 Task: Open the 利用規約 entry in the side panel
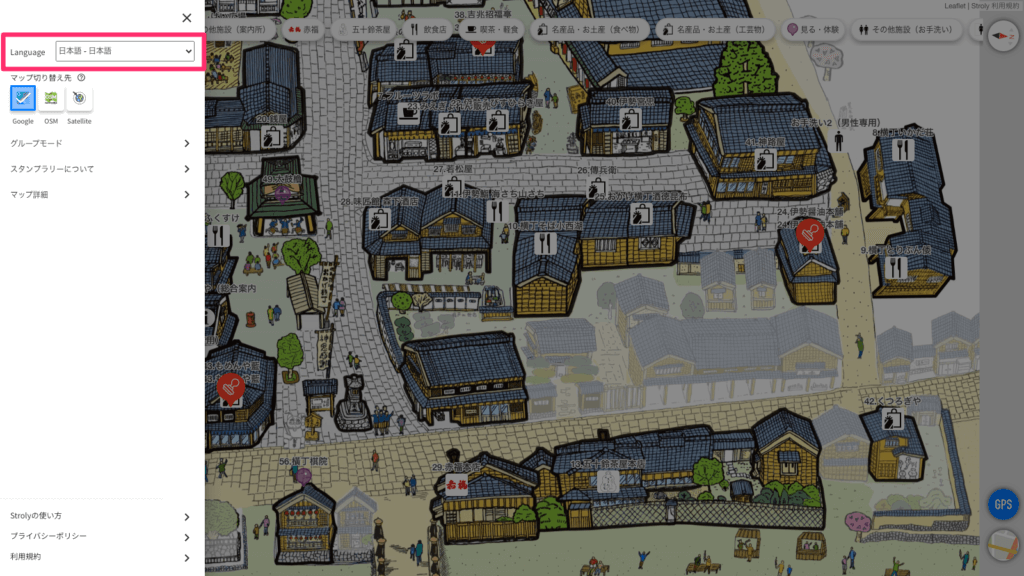tap(100, 557)
